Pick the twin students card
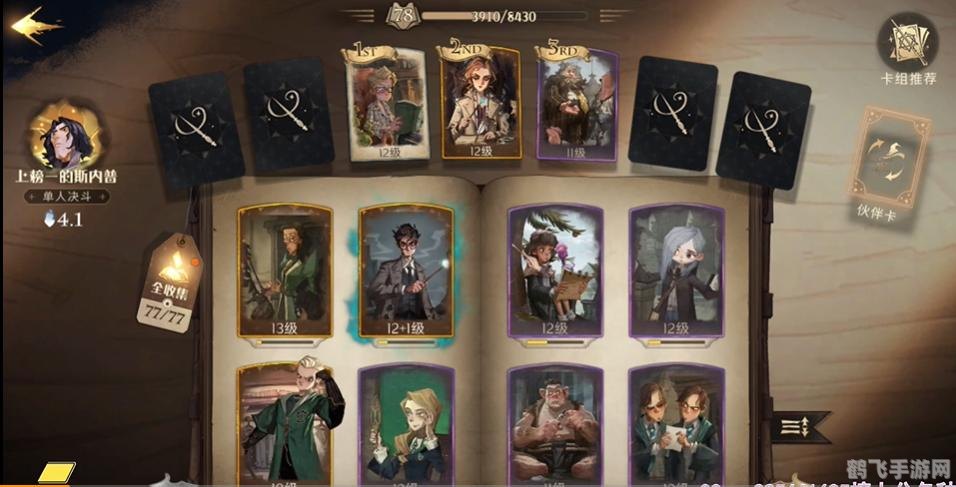Screen dimensions: 956x487 pos(676,425)
